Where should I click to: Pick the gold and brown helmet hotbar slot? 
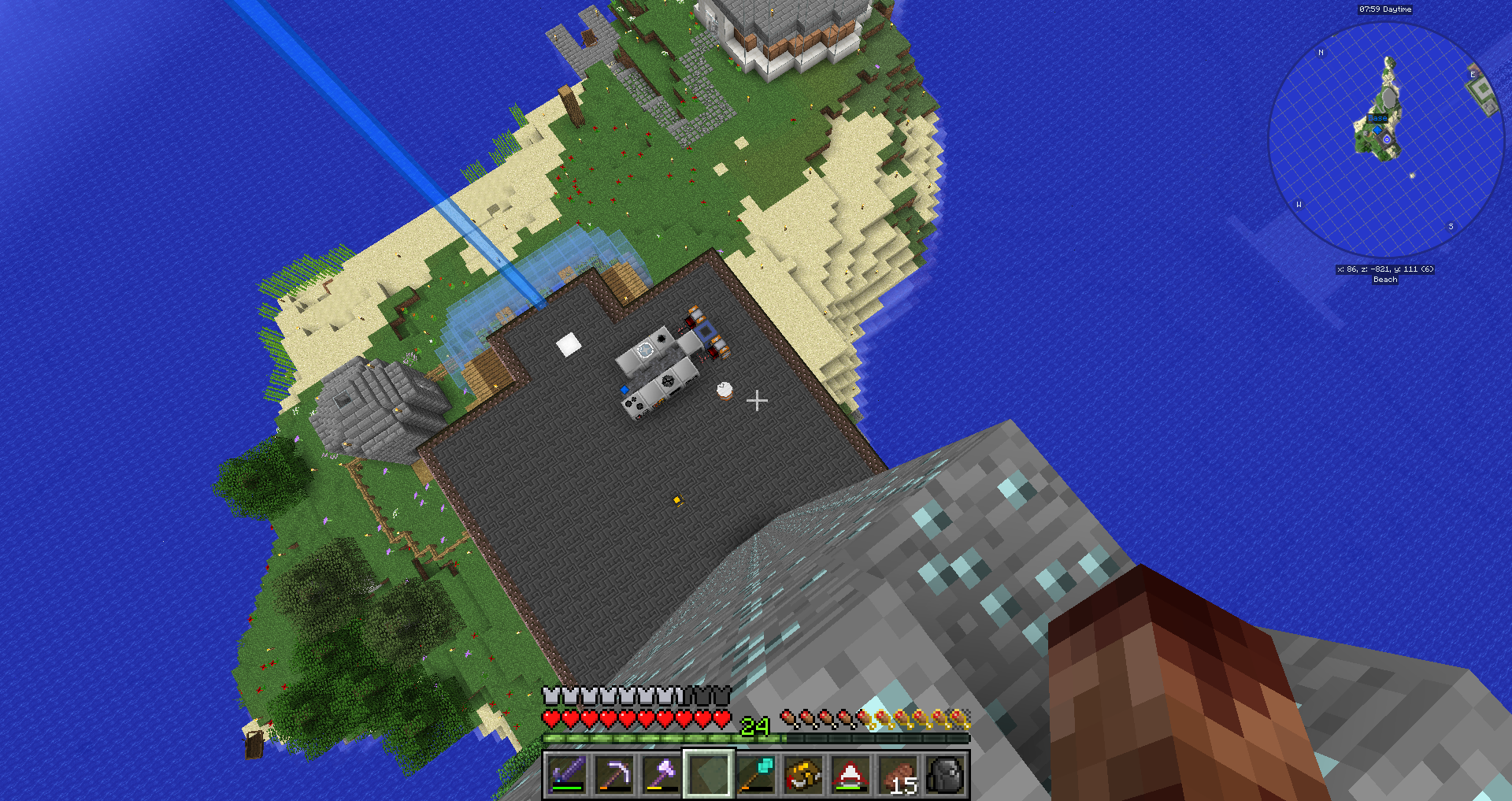pos(803,774)
